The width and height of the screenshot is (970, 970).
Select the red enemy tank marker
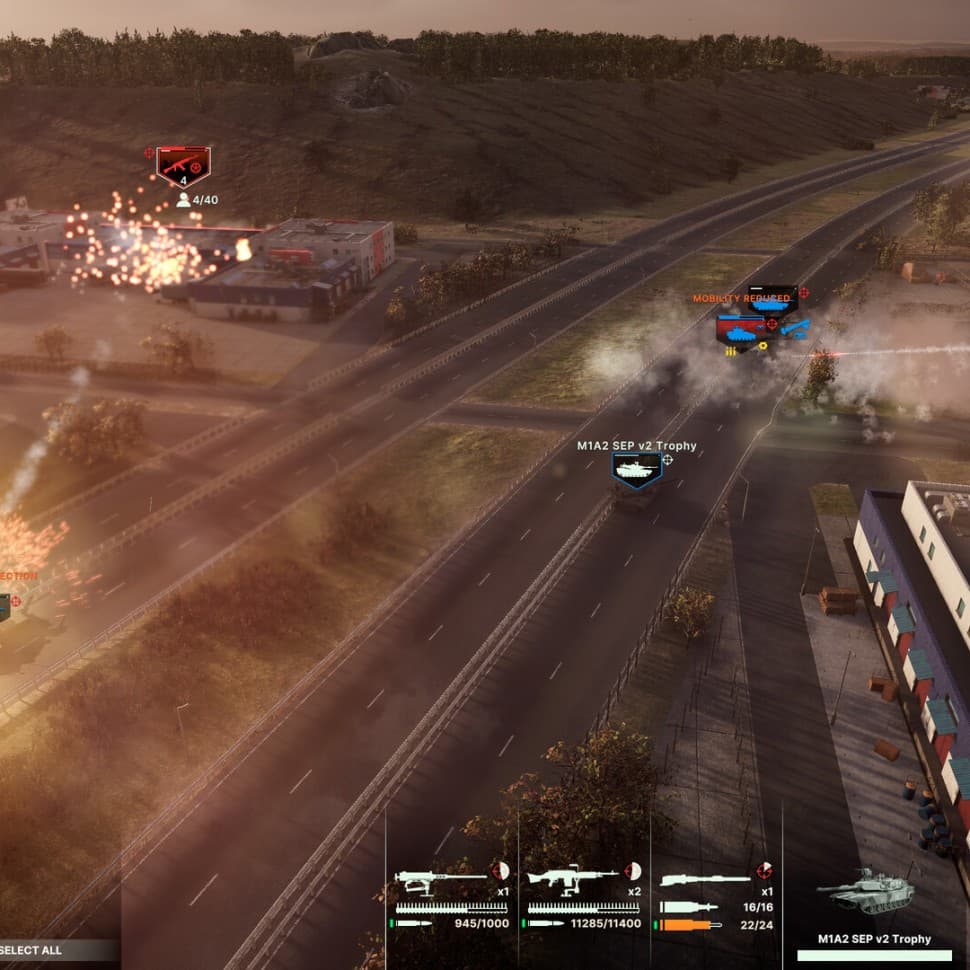click(x=740, y=329)
